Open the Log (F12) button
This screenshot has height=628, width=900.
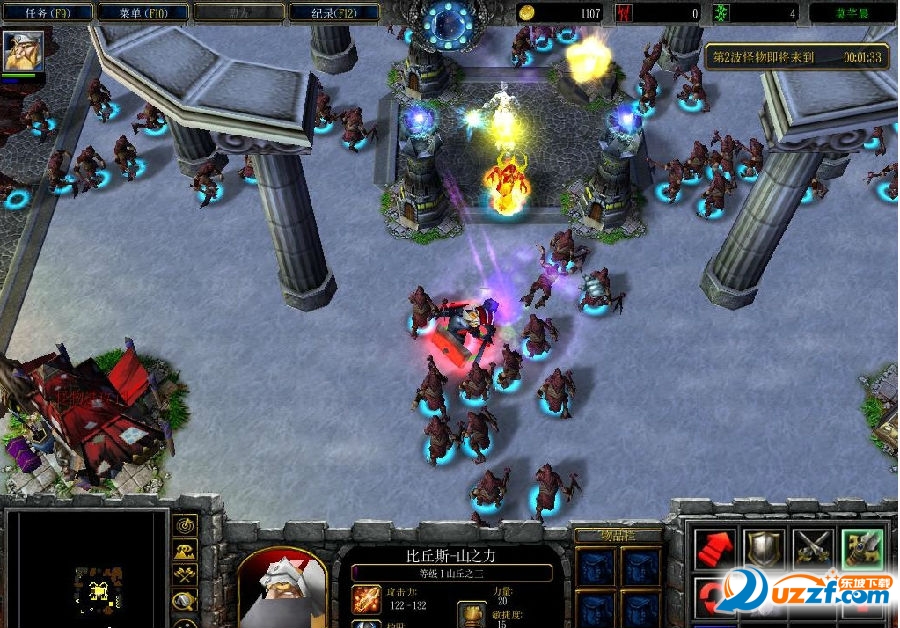(x=334, y=13)
